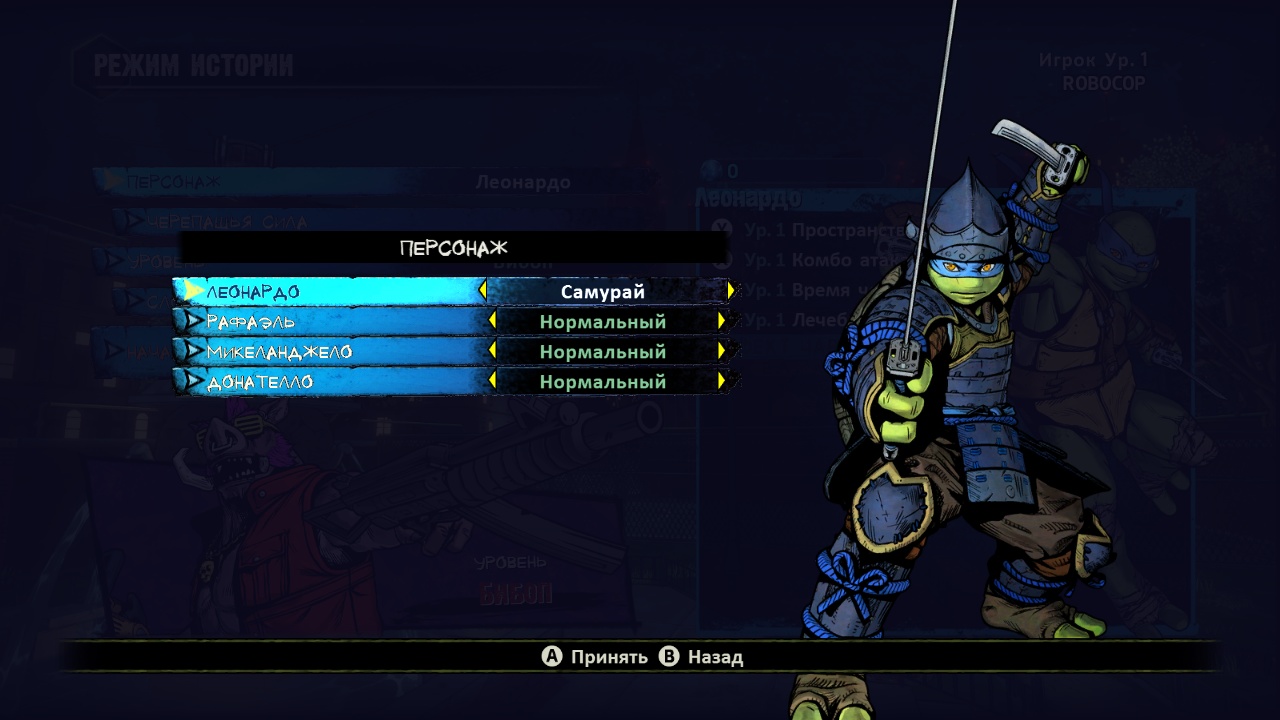Image resolution: width=1280 pixels, height=720 pixels.
Task: Change Микеланджело costume using right arrow
Action: 721,351
